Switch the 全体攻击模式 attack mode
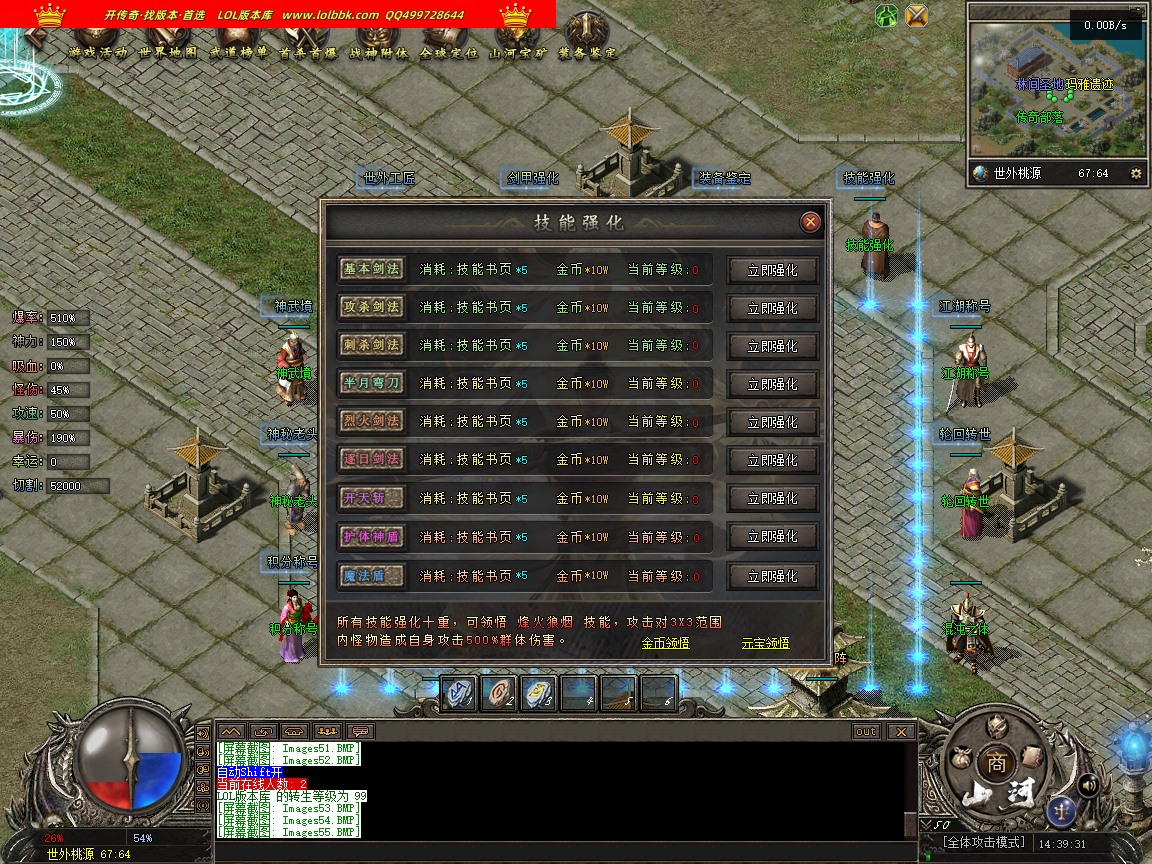The image size is (1152, 864). (986, 843)
